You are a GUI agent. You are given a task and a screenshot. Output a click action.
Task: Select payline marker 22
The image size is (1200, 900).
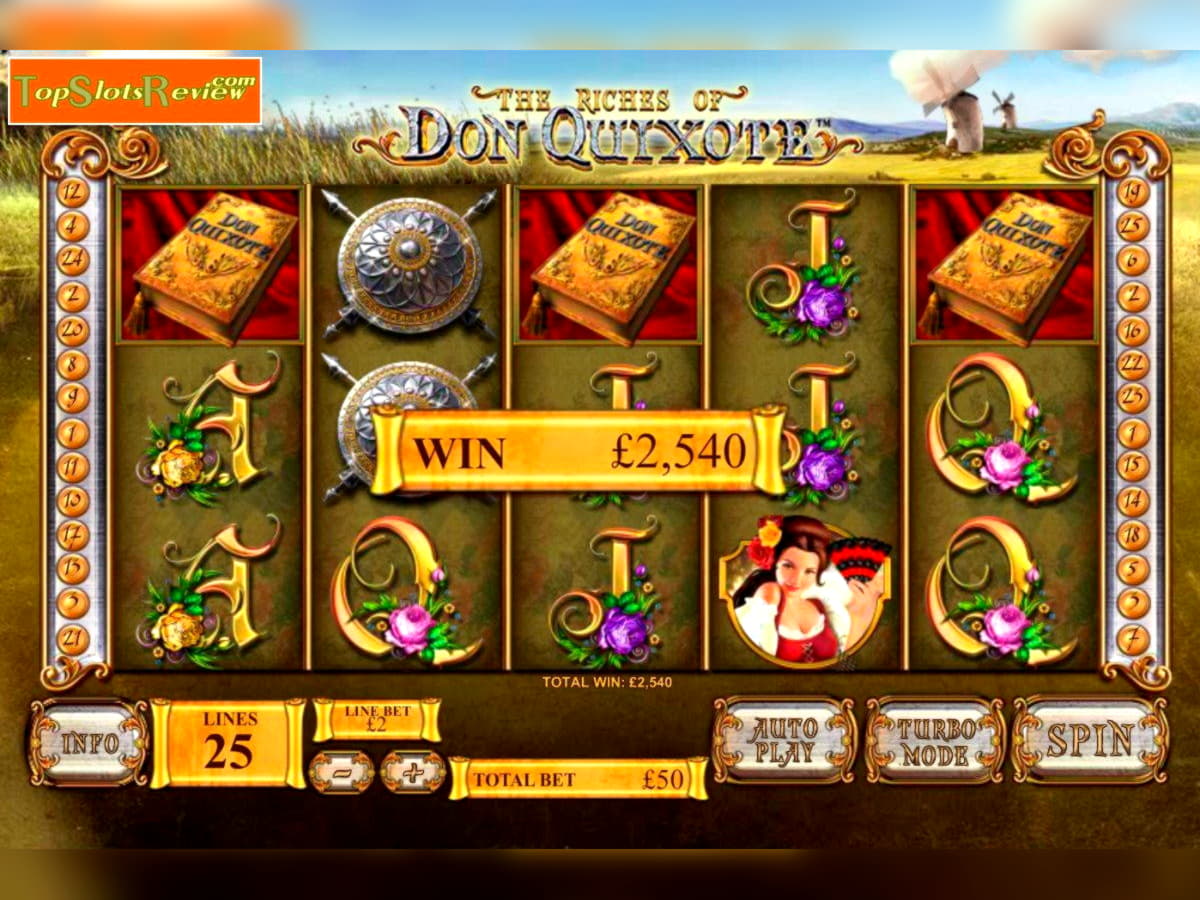tap(1133, 364)
